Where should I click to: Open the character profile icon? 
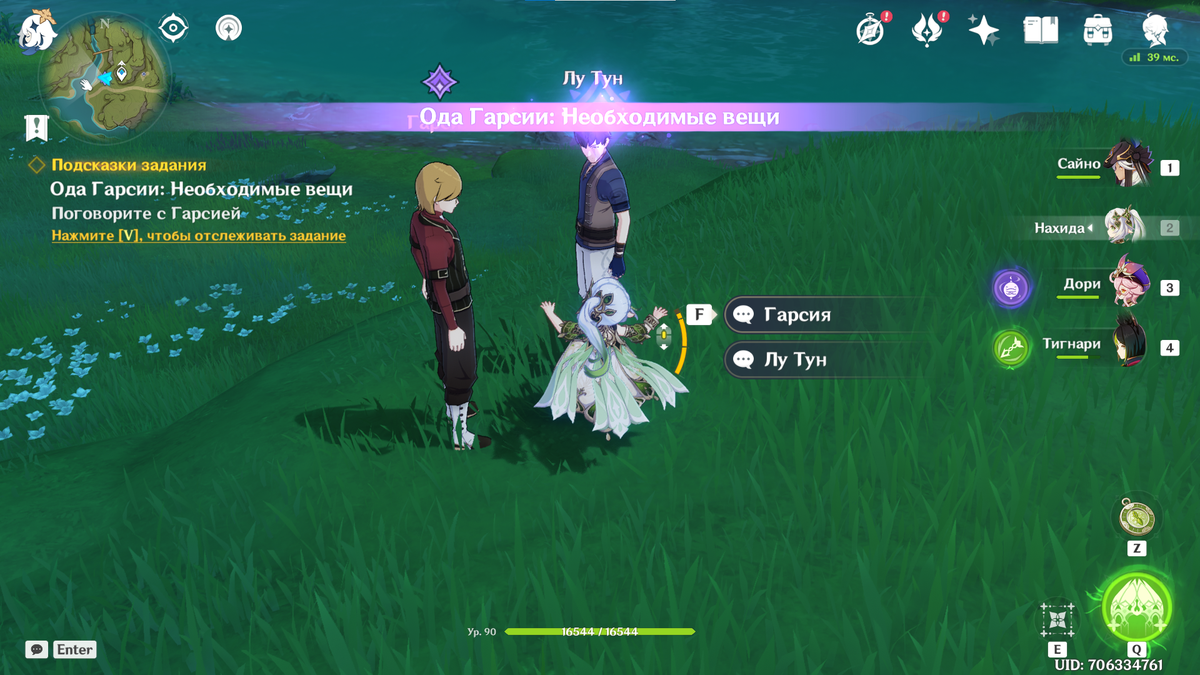click(x=1155, y=28)
